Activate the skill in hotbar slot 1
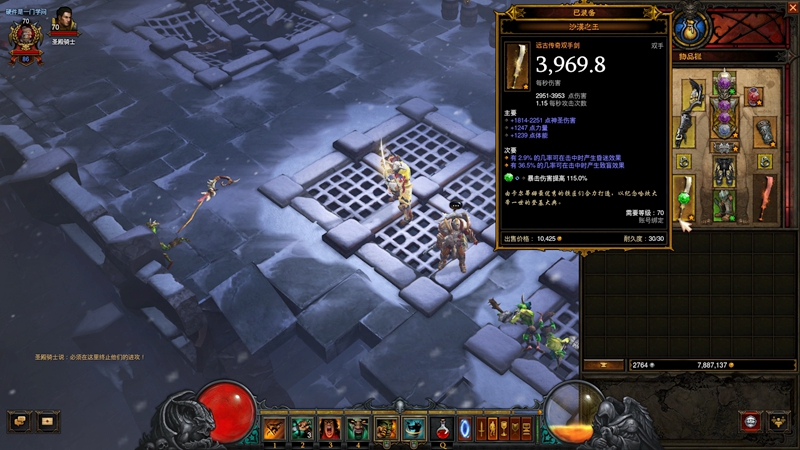The height and width of the screenshot is (450, 800). 274,429
